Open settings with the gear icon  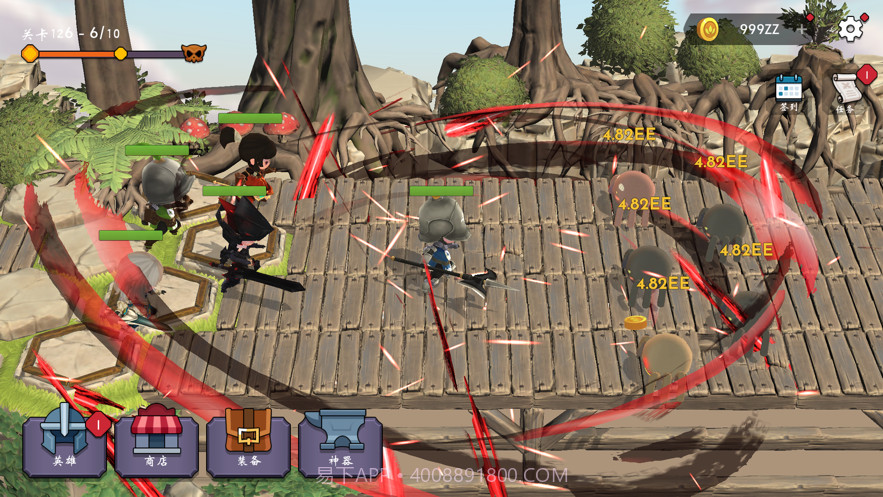pos(850,28)
